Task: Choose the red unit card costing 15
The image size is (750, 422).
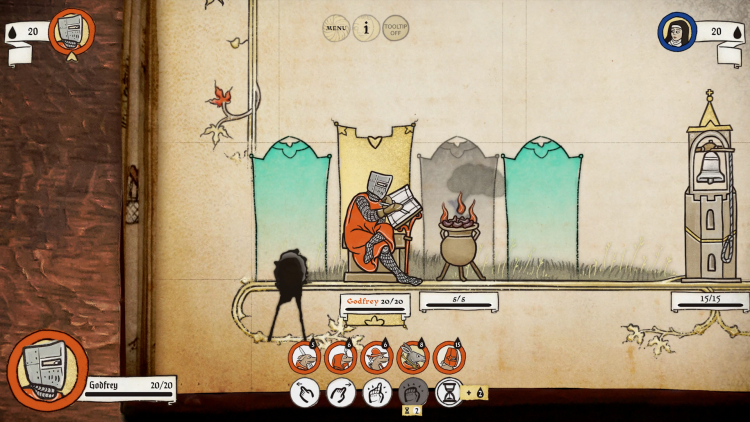Action: point(449,358)
